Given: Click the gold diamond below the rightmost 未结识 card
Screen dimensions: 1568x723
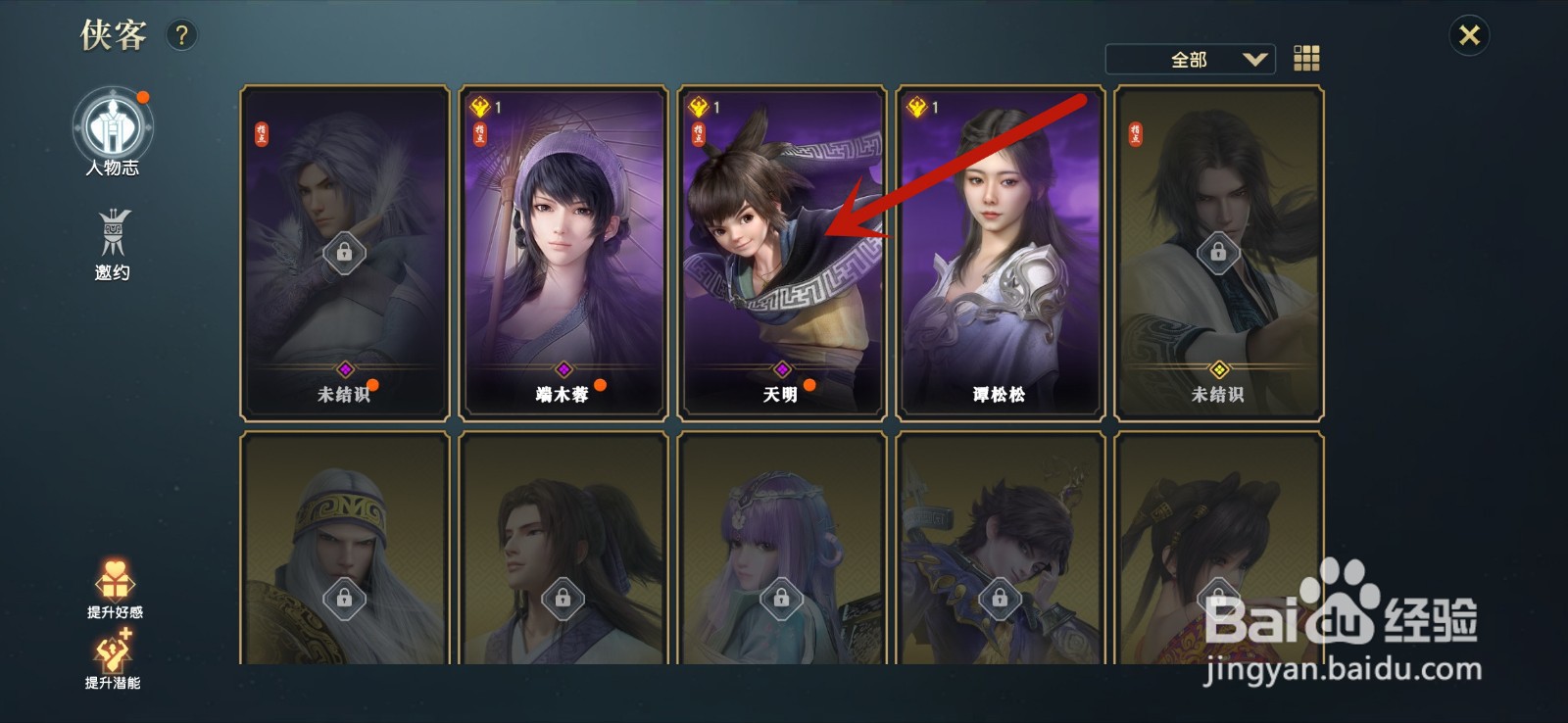Looking at the screenshot, I should pos(1218,369).
